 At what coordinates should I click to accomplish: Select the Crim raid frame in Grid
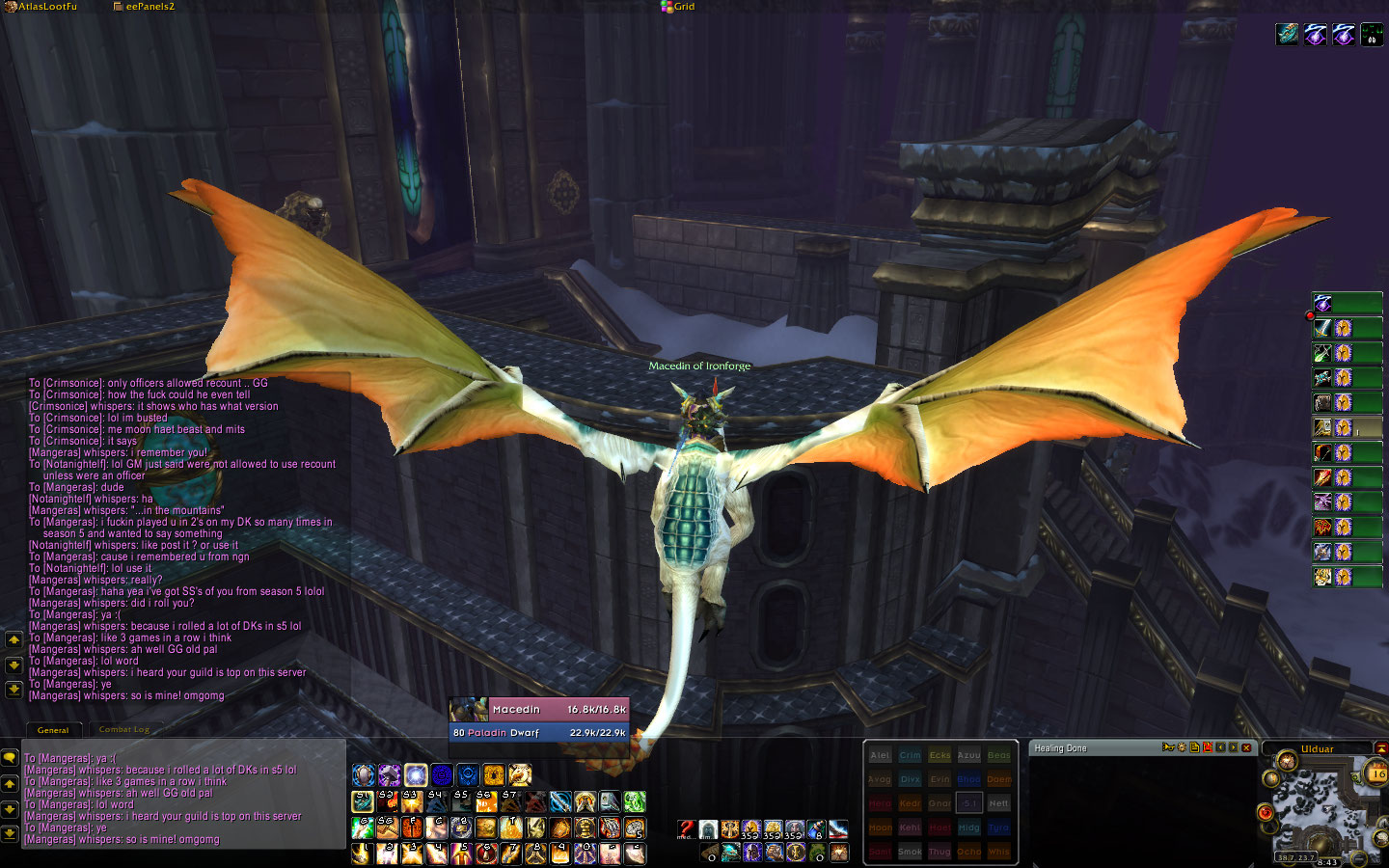(910, 756)
